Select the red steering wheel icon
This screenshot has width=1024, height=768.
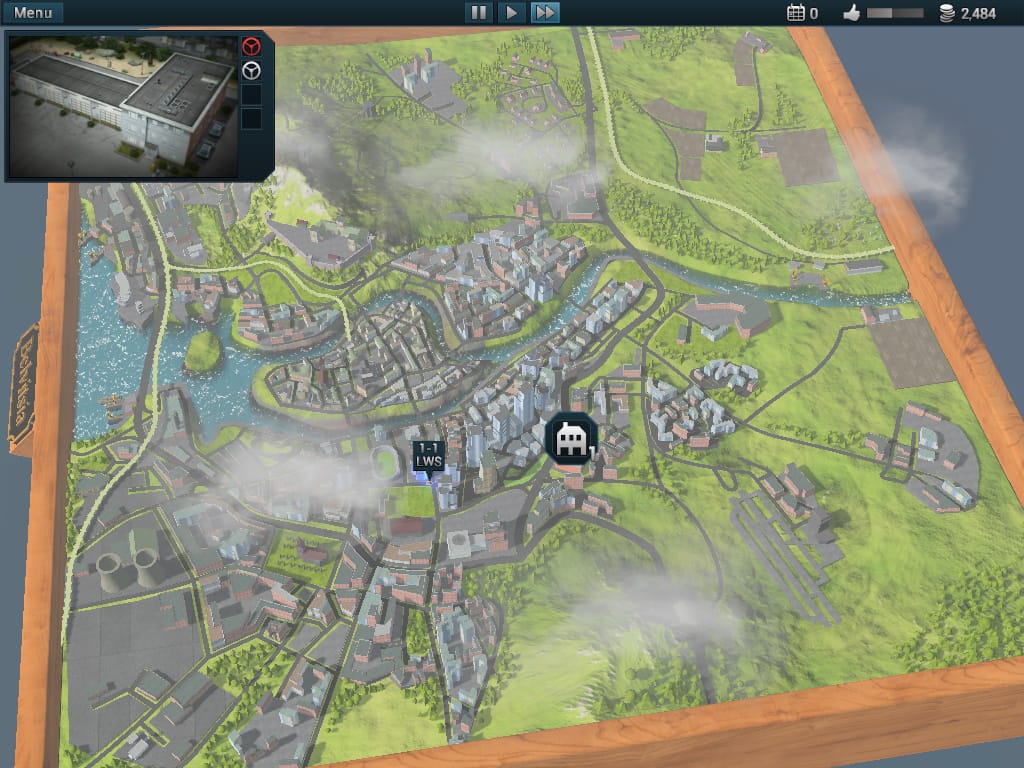point(252,46)
